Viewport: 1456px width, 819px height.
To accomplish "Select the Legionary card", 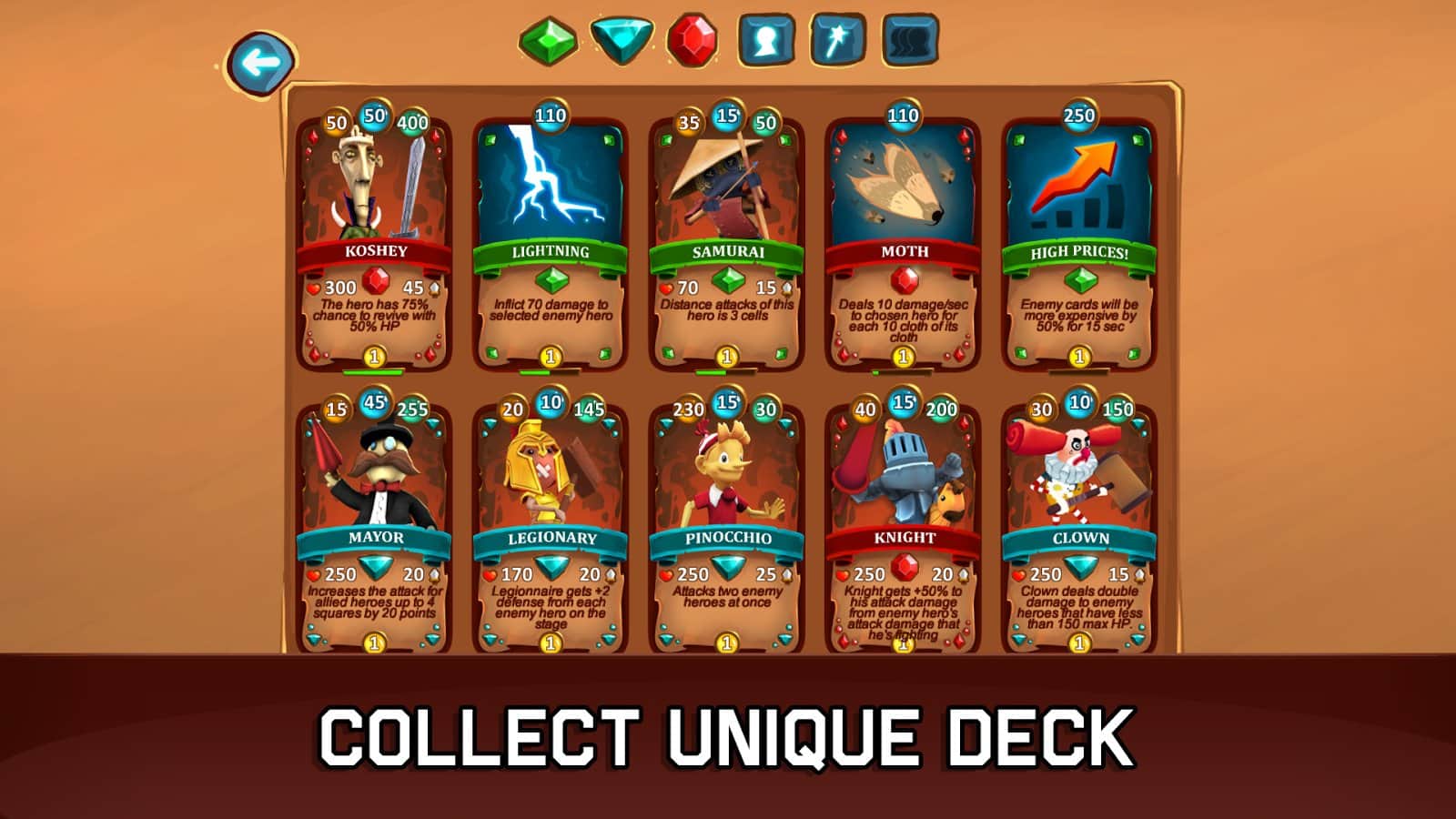I will [x=550, y=528].
